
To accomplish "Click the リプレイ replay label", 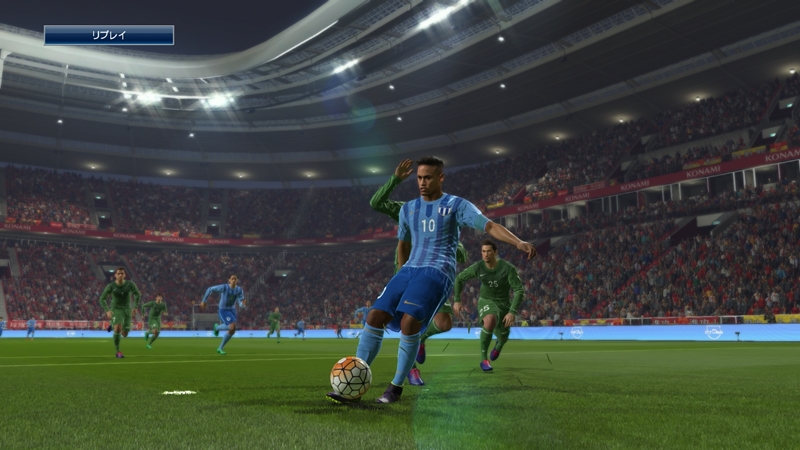I will (108, 35).
